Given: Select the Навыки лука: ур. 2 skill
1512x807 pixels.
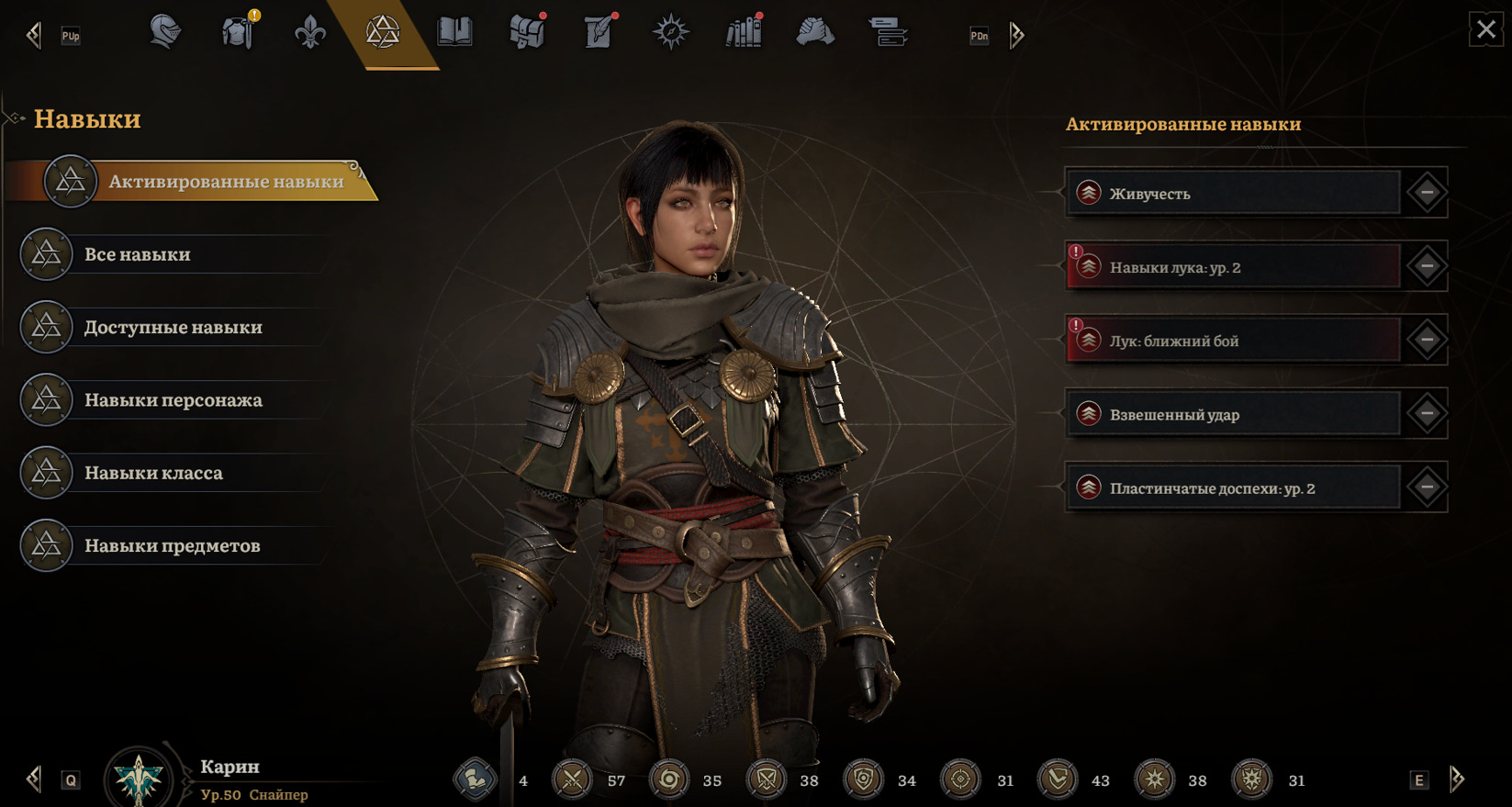Looking at the screenshot, I should point(1232,267).
